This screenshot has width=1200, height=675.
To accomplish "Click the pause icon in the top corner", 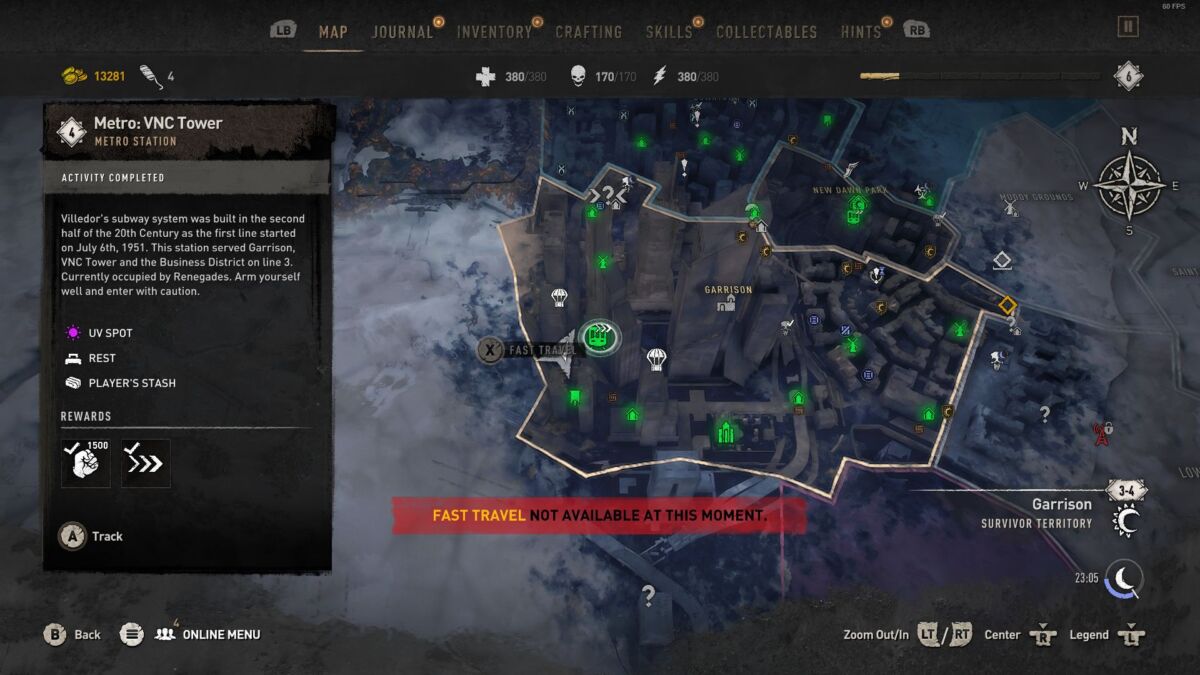I will click(1128, 27).
